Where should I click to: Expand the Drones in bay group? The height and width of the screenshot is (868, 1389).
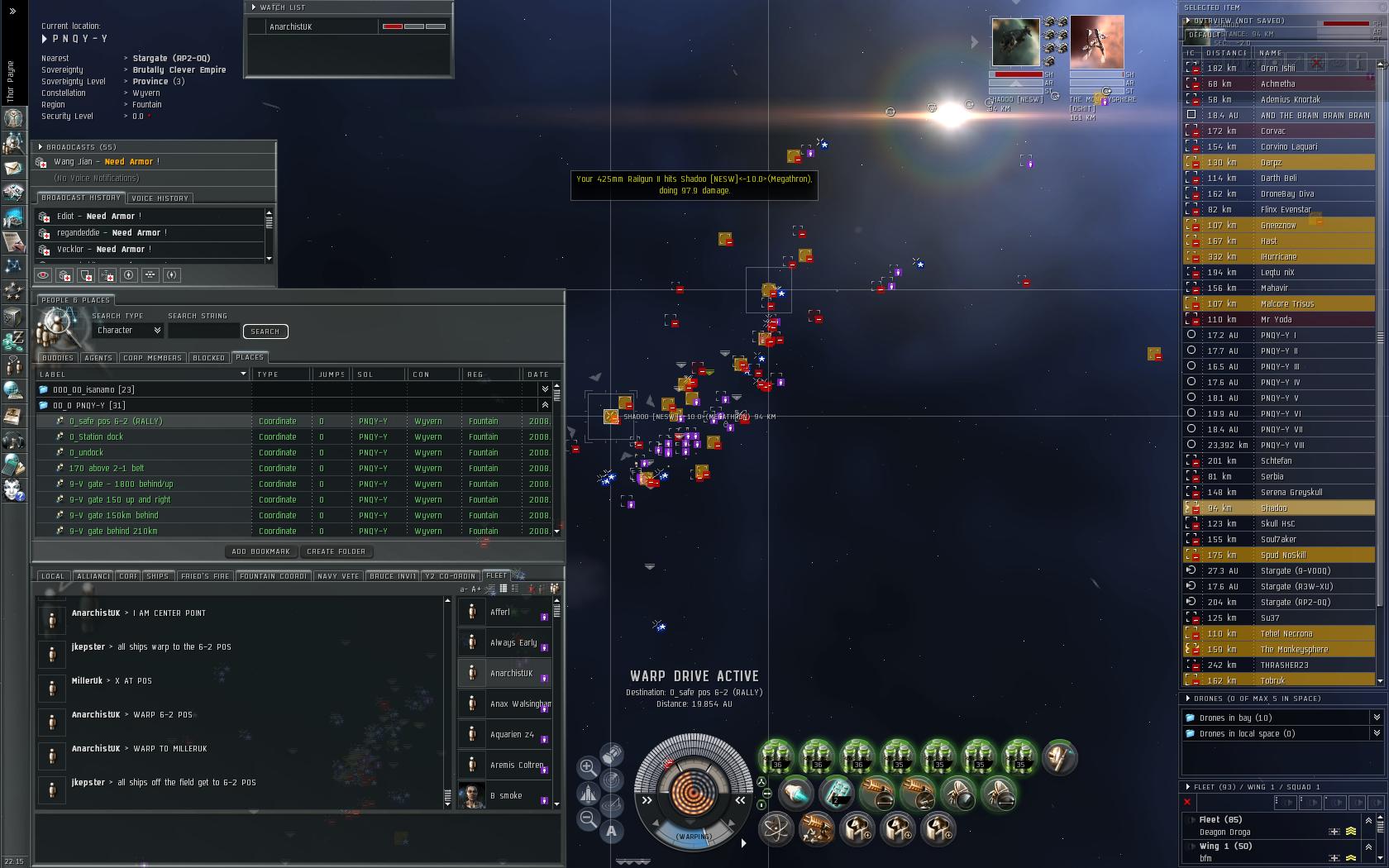[x=1235, y=718]
